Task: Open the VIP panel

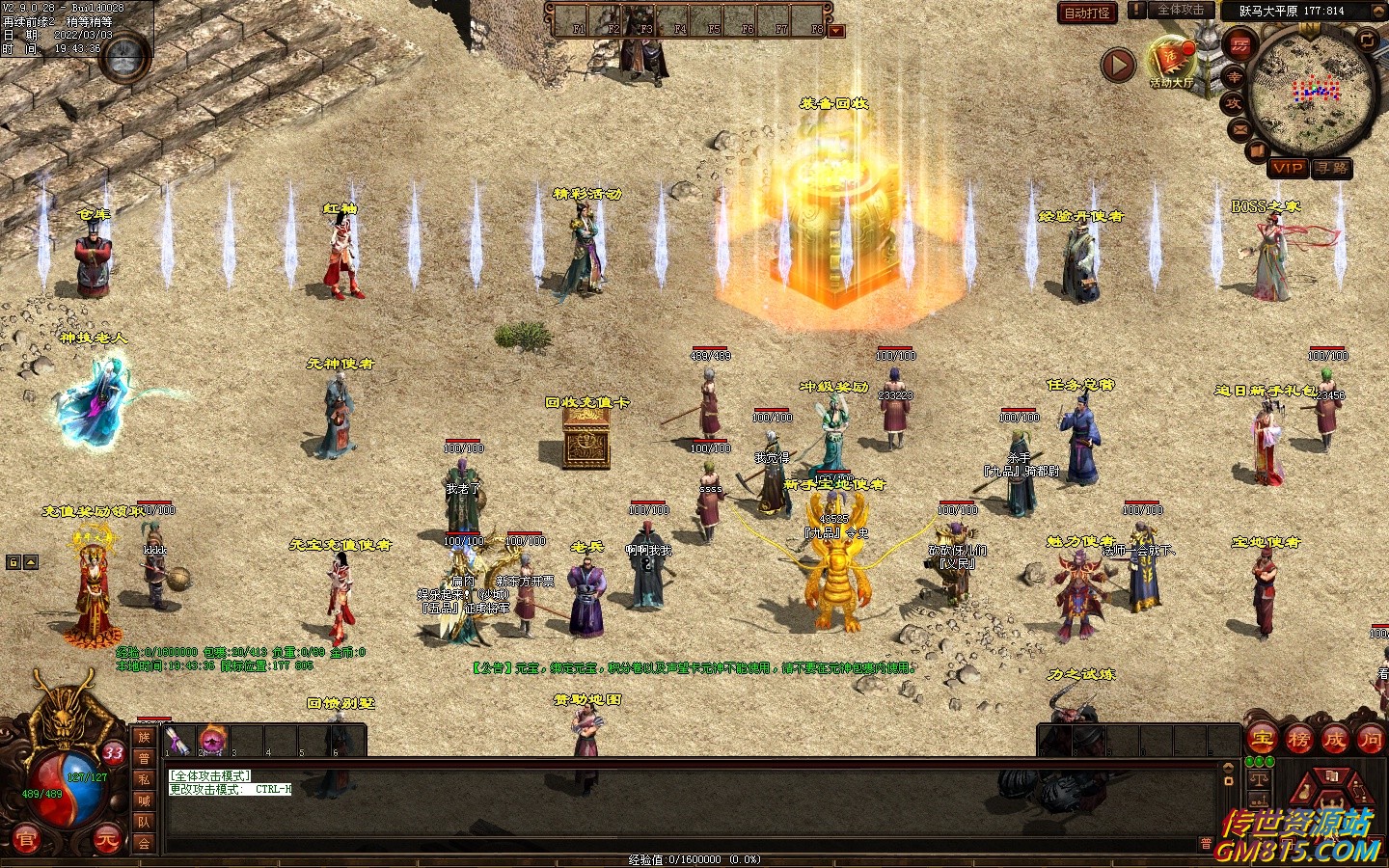Action: click(x=1288, y=168)
